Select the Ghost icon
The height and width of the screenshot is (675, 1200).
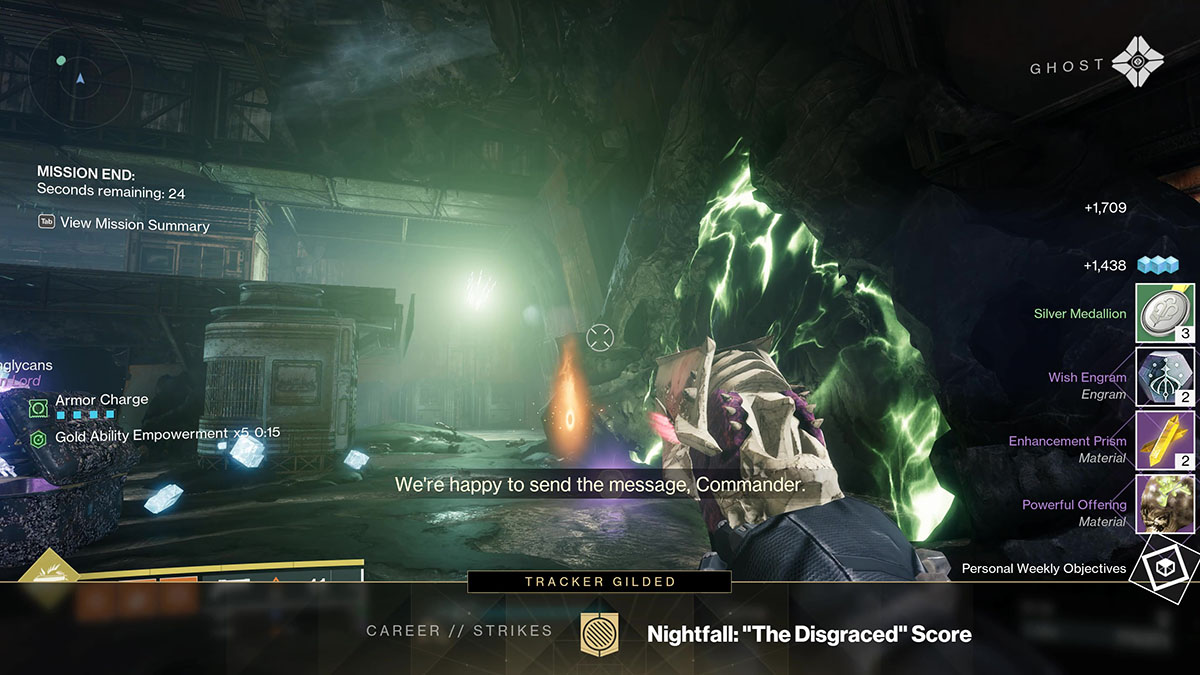point(1138,65)
